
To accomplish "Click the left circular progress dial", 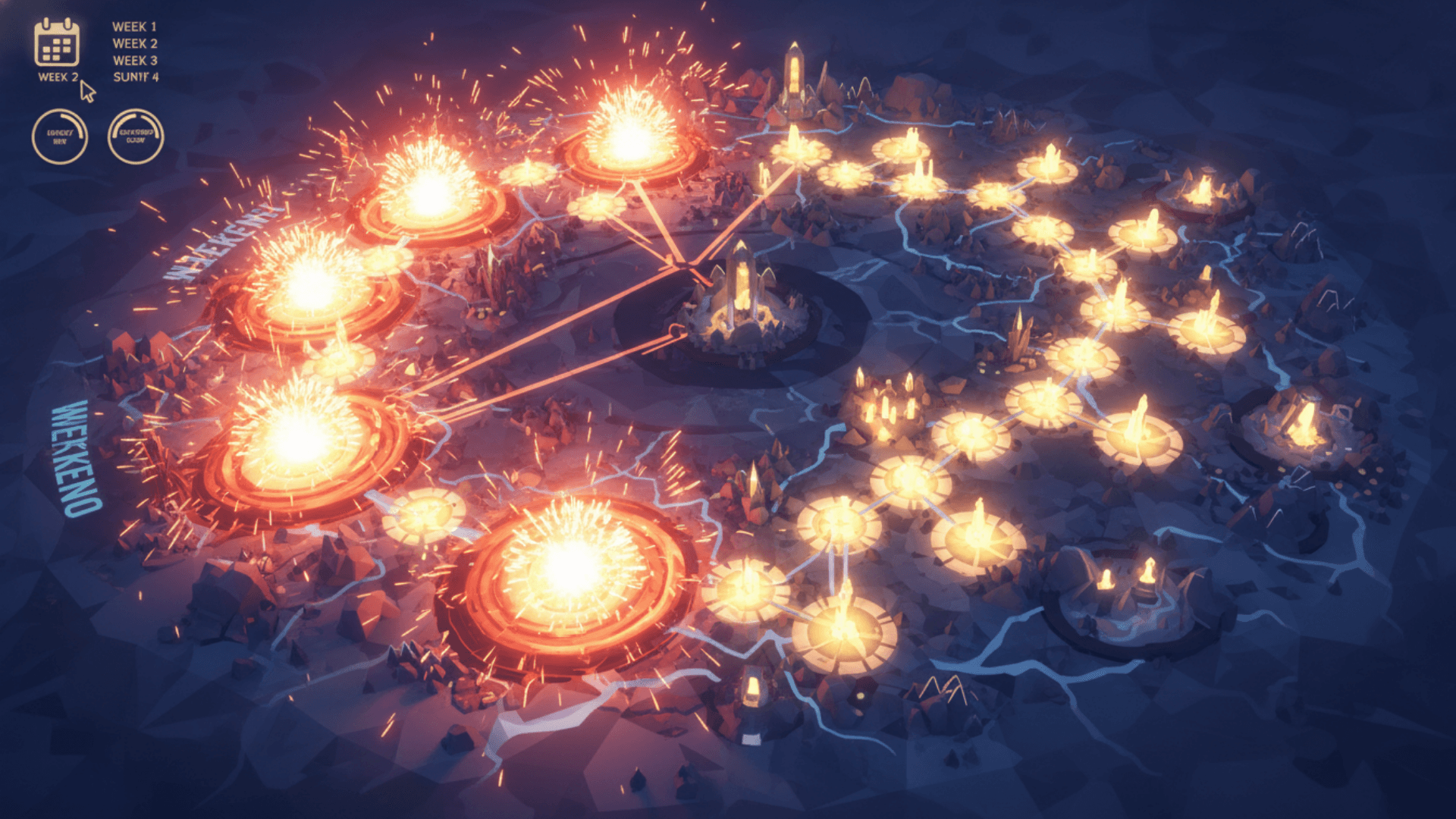I will 61,136.
